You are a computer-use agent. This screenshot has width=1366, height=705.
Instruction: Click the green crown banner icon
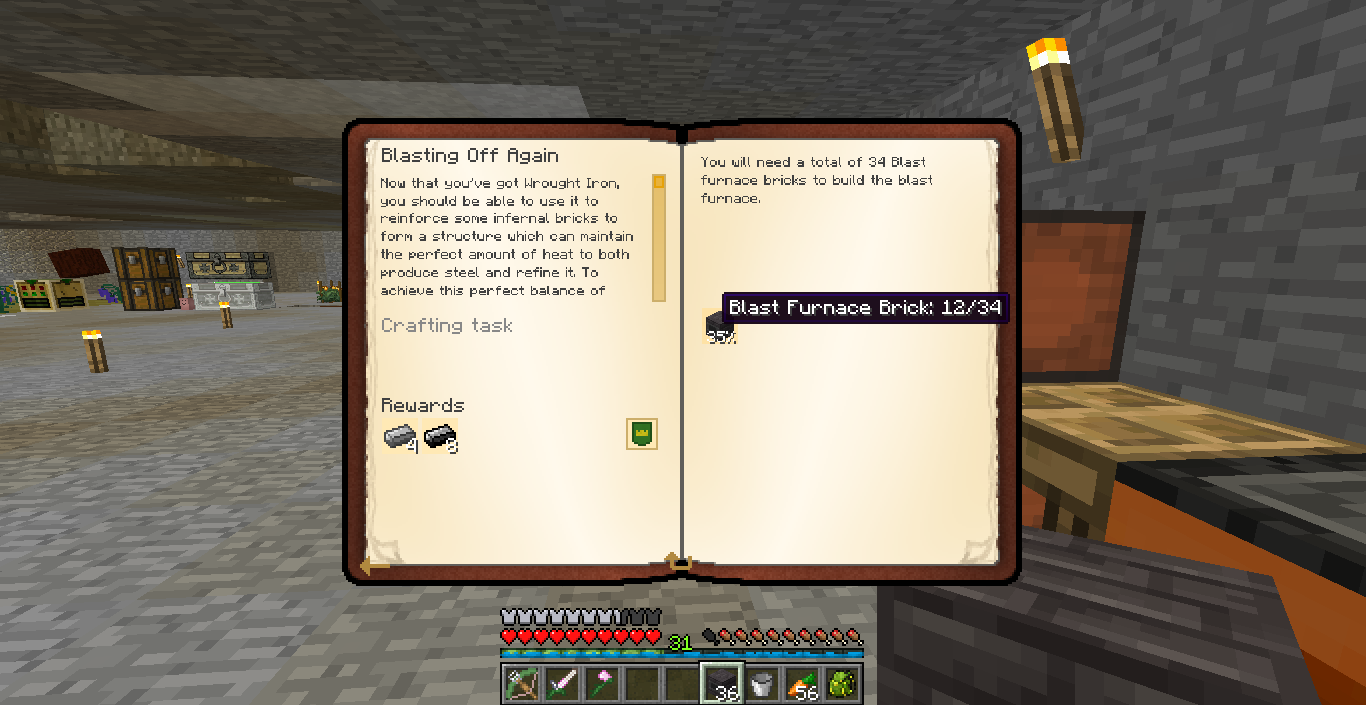641,434
